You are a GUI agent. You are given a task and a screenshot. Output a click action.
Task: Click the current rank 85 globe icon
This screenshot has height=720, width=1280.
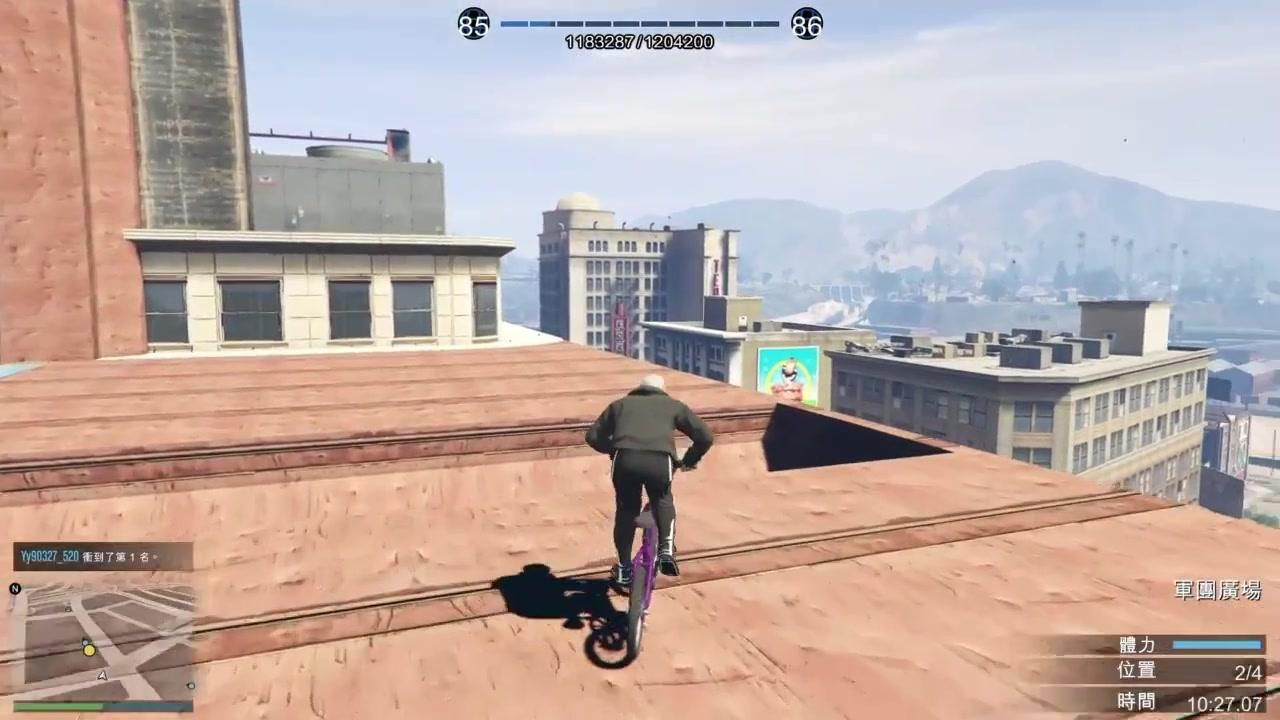click(x=473, y=23)
